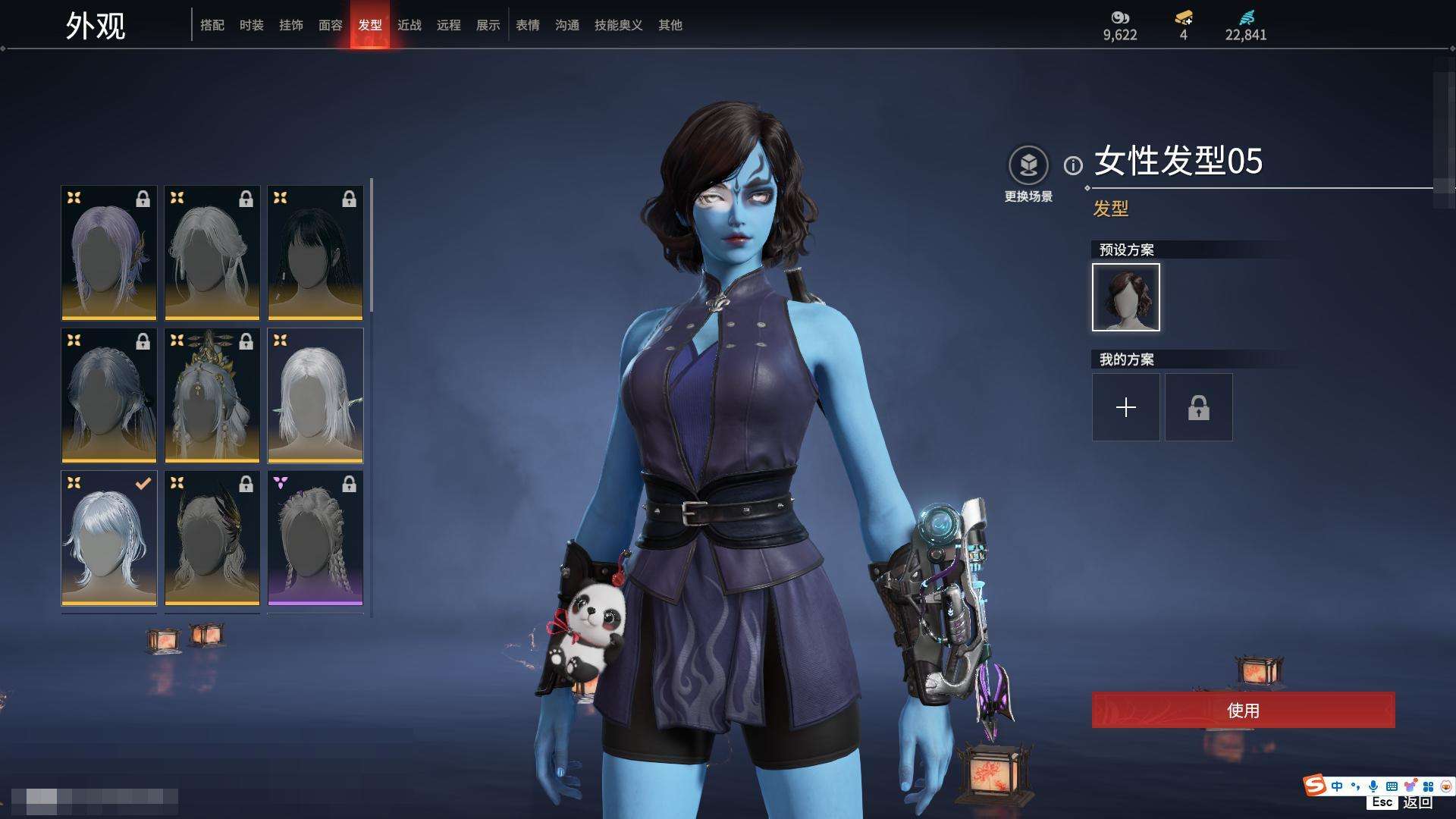
Task: Click the 返回 back button
Action: 1417,802
